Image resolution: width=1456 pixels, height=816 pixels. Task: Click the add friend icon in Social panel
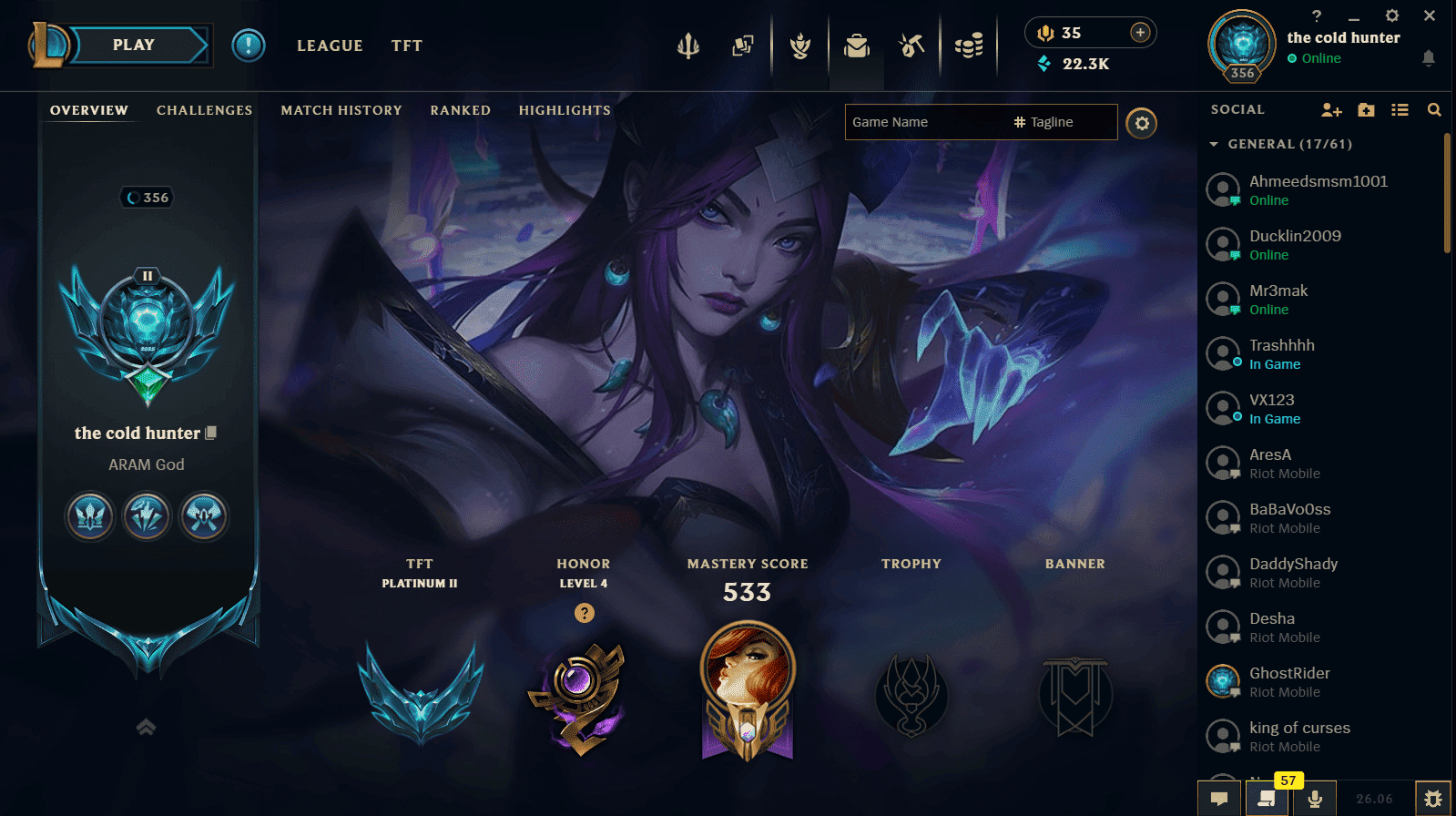1331,109
